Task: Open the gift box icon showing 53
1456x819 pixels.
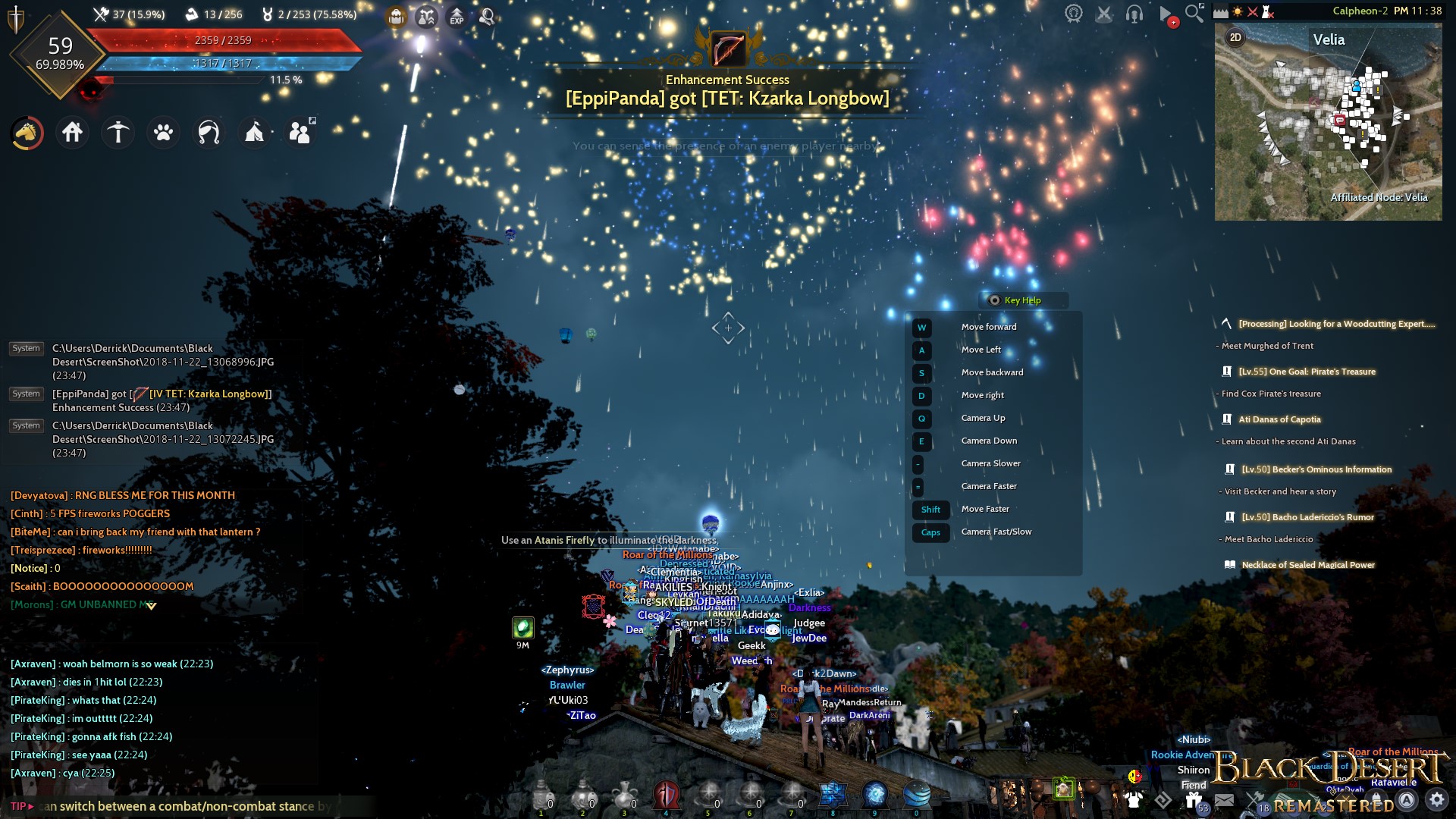Action: pos(1192,798)
